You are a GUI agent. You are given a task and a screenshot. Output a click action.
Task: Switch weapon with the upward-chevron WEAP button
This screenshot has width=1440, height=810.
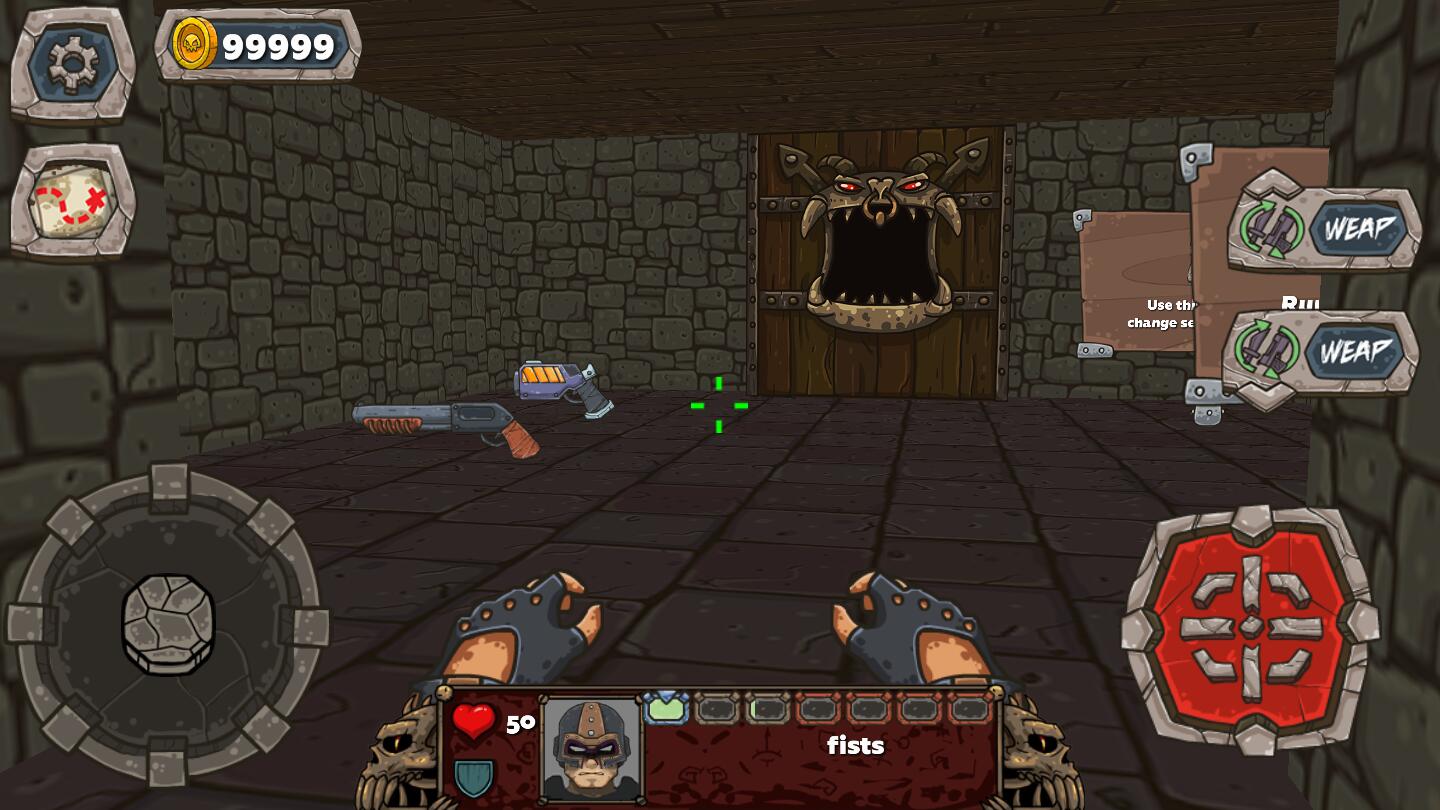coord(1324,228)
